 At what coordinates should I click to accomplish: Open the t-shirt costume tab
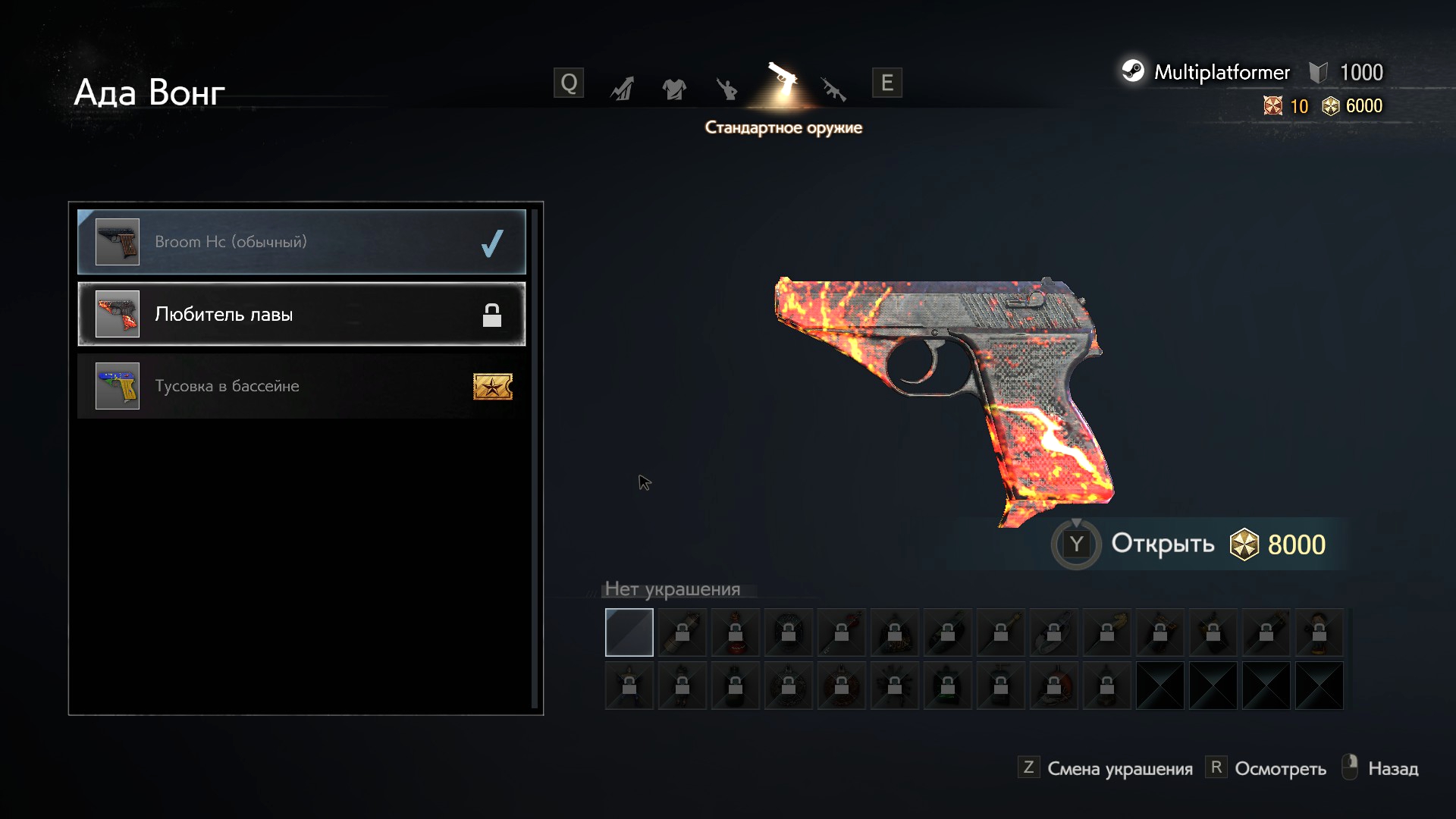673,89
